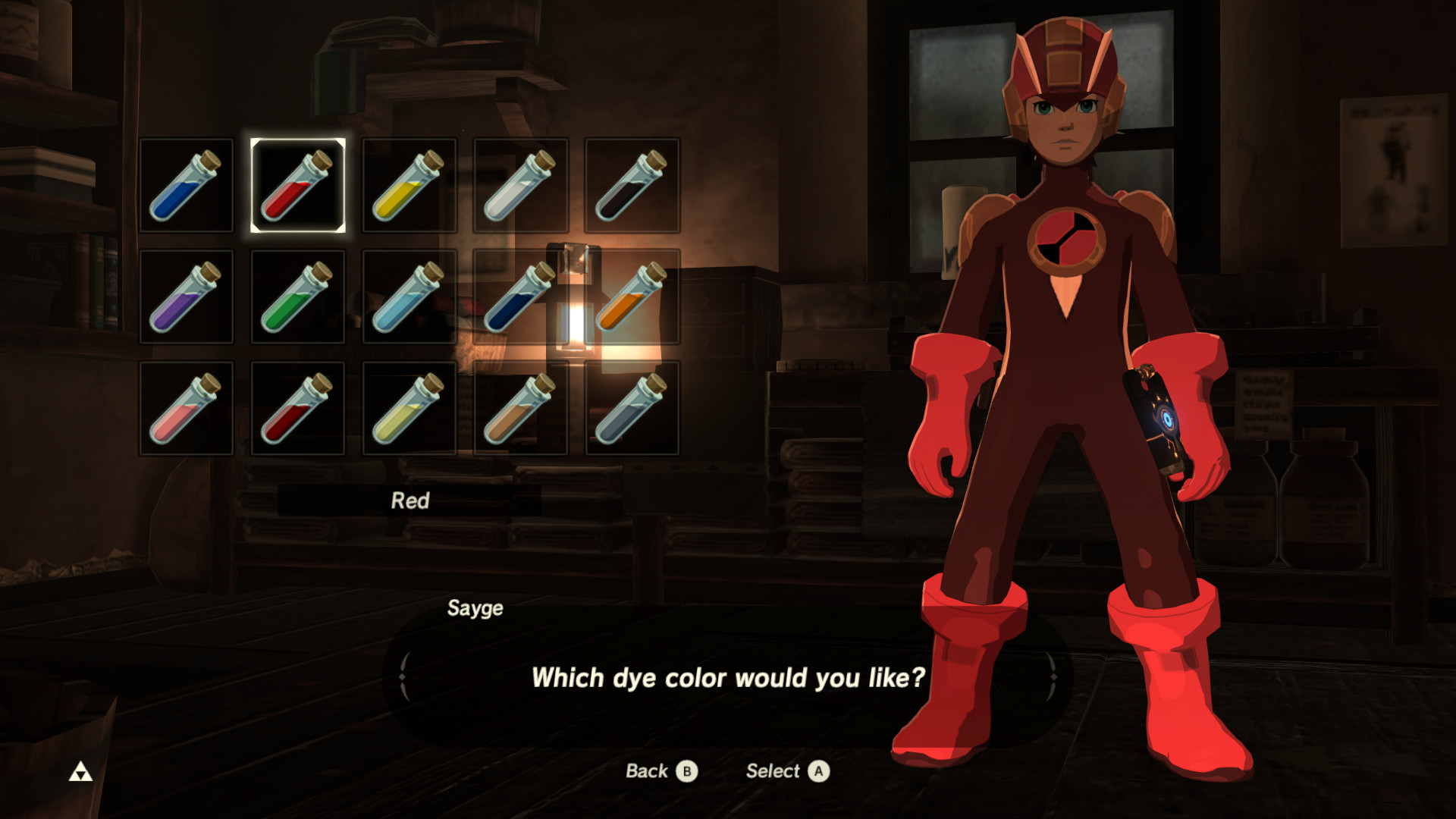Select the Crimson dye vial
Viewport: 1456px width, 819px height.
tap(297, 407)
